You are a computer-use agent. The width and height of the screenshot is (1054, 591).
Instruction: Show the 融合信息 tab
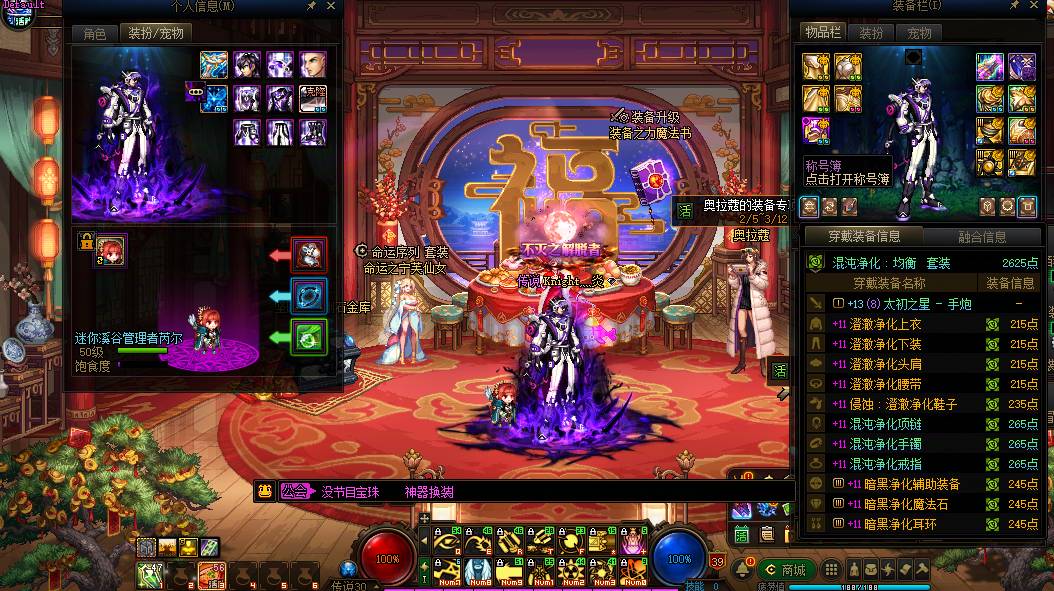pyautogui.click(x=981, y=237)
